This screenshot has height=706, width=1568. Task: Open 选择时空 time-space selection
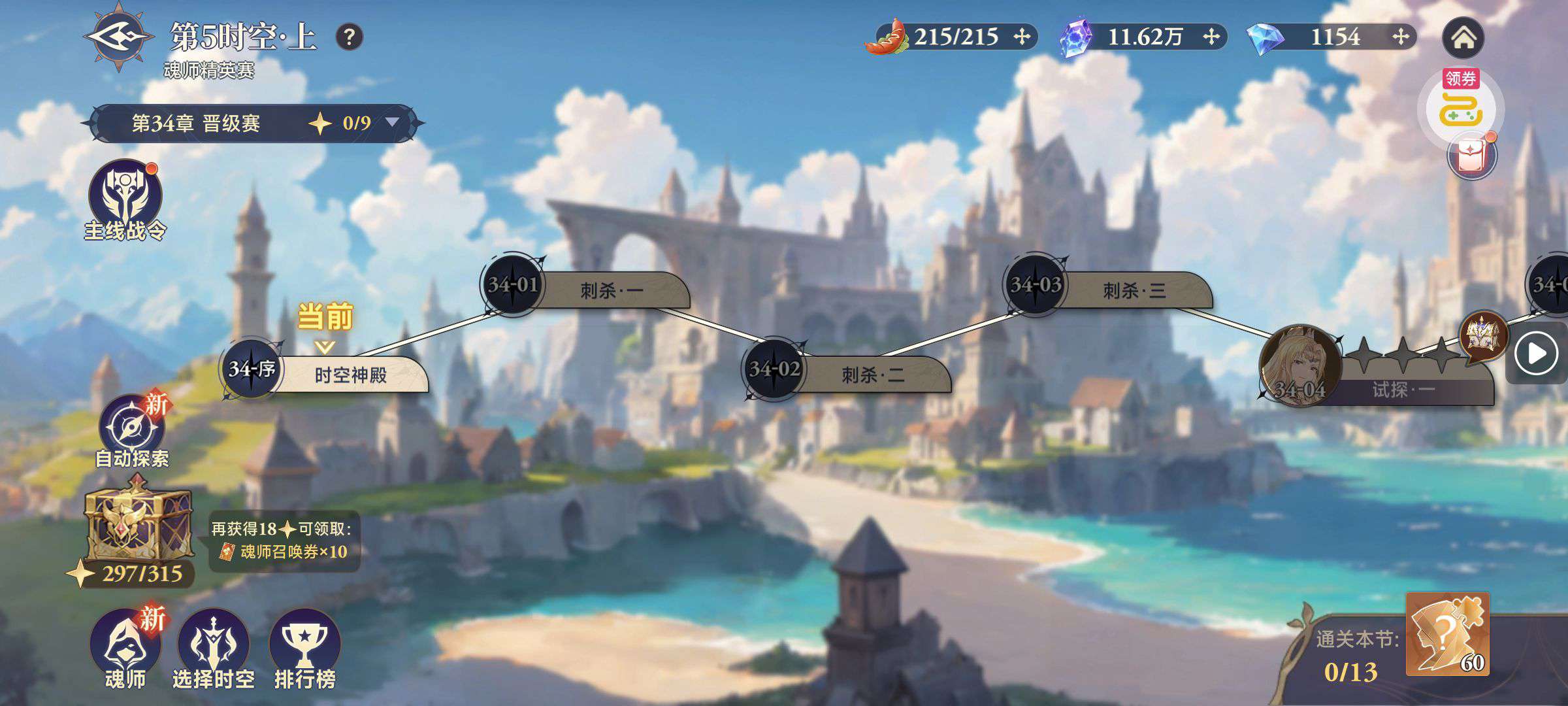(213, 647)
